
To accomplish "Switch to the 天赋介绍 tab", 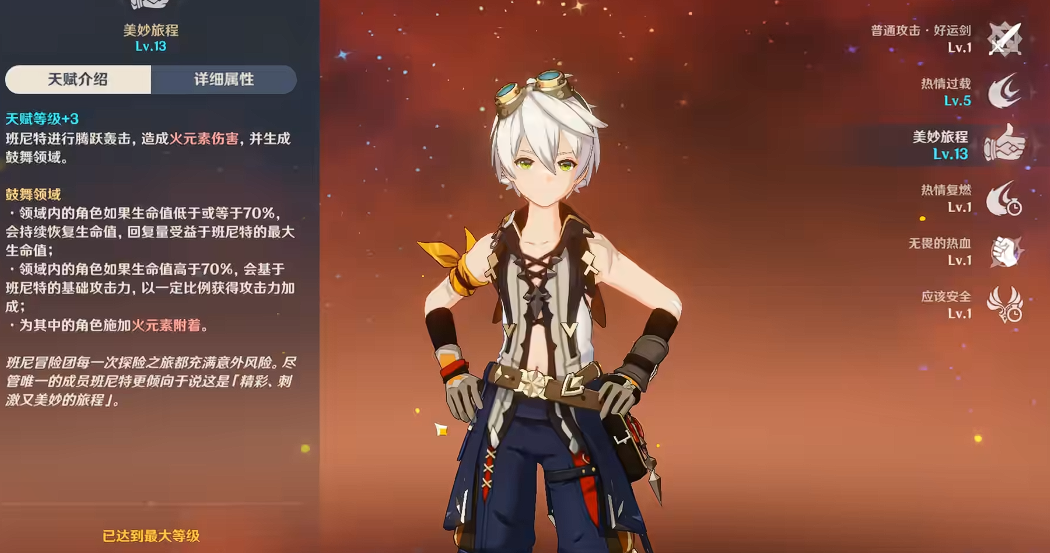I will 78,80.
